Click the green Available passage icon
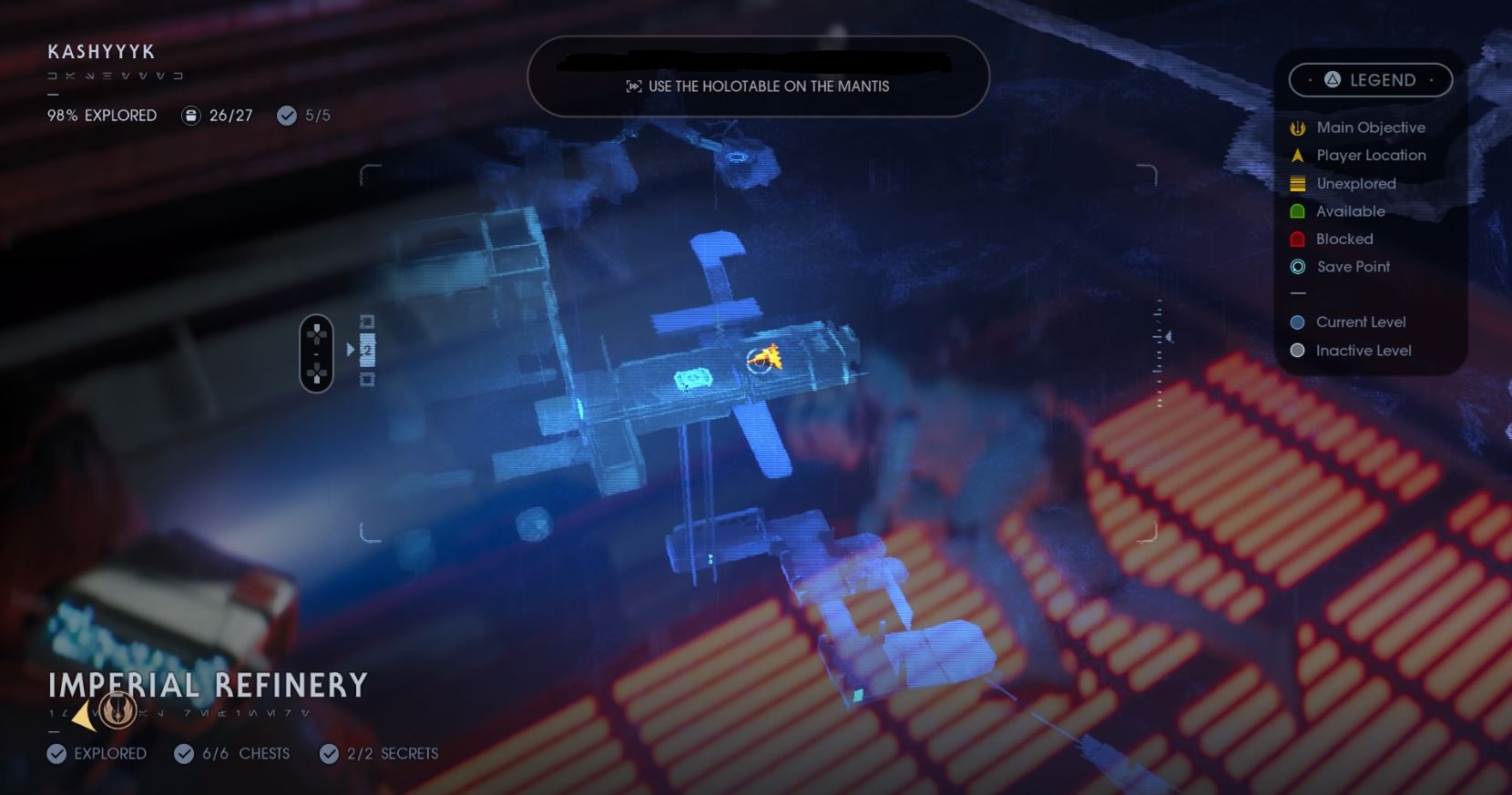Viewport: 1512px width, 795px height. 1297,210
